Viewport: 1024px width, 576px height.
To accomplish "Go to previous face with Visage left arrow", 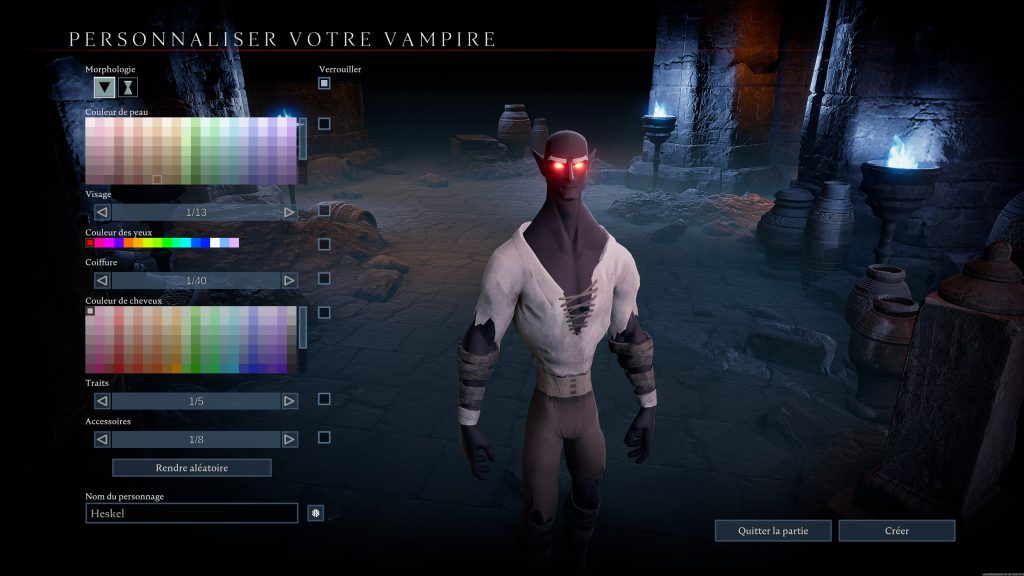I will [102, 212].
